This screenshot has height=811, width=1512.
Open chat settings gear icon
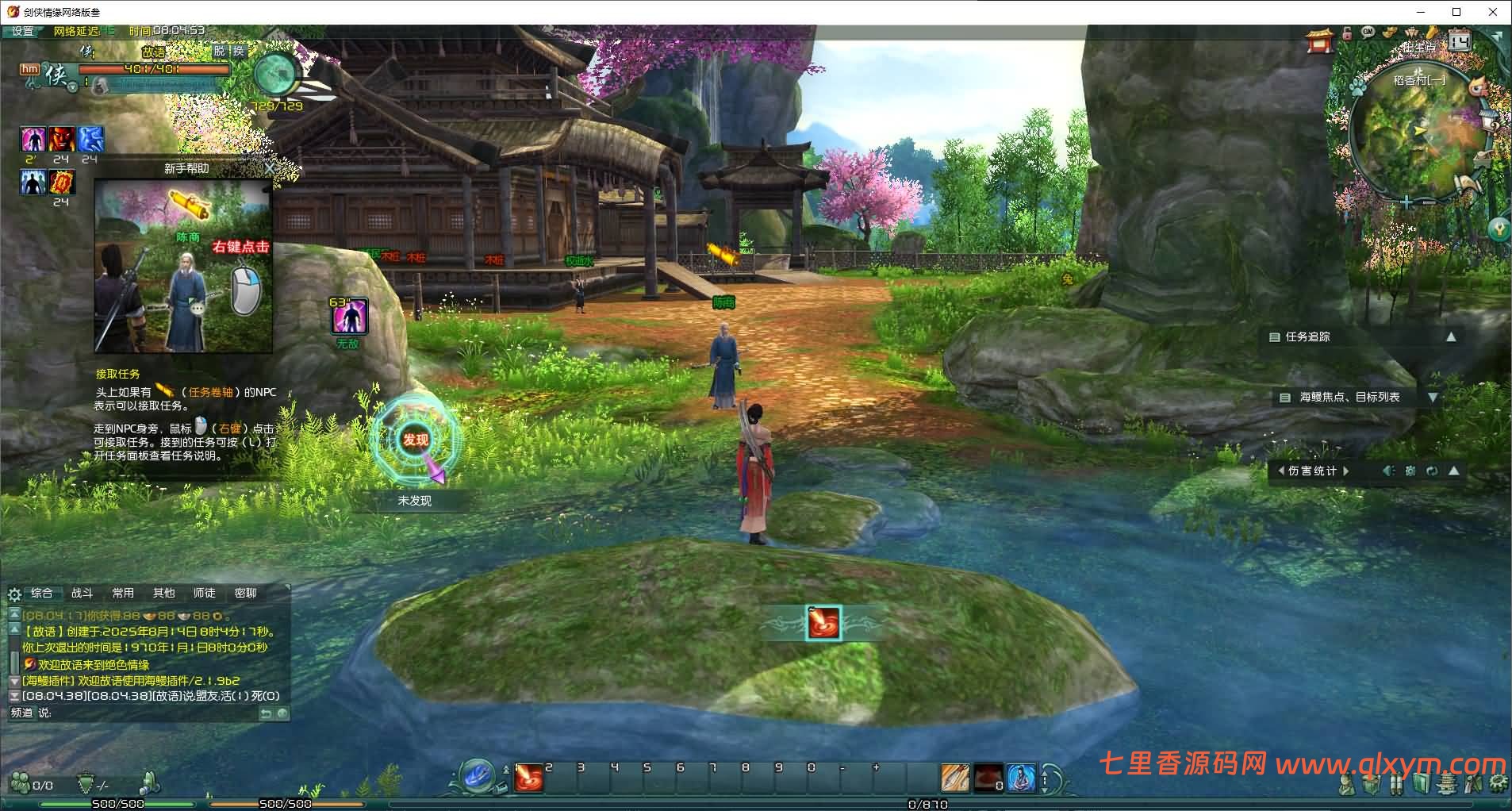click(14, 594)
